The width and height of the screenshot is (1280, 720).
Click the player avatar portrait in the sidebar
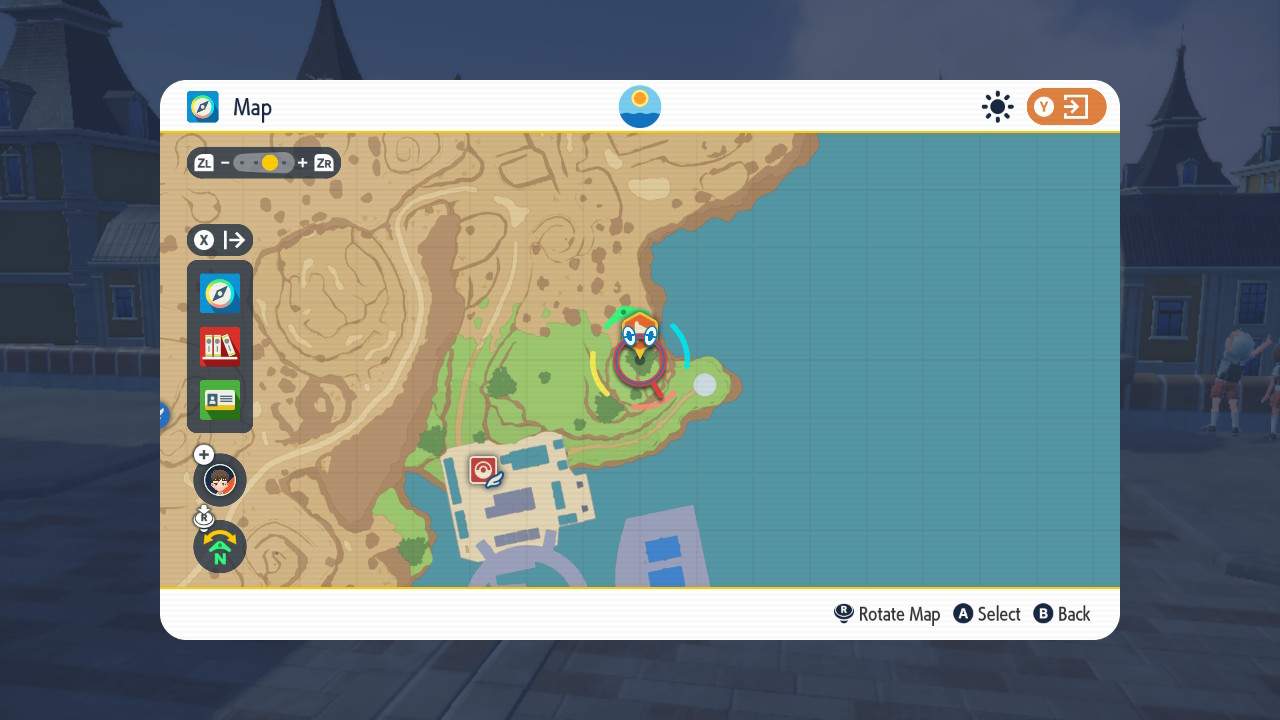(x=219, y=480)
